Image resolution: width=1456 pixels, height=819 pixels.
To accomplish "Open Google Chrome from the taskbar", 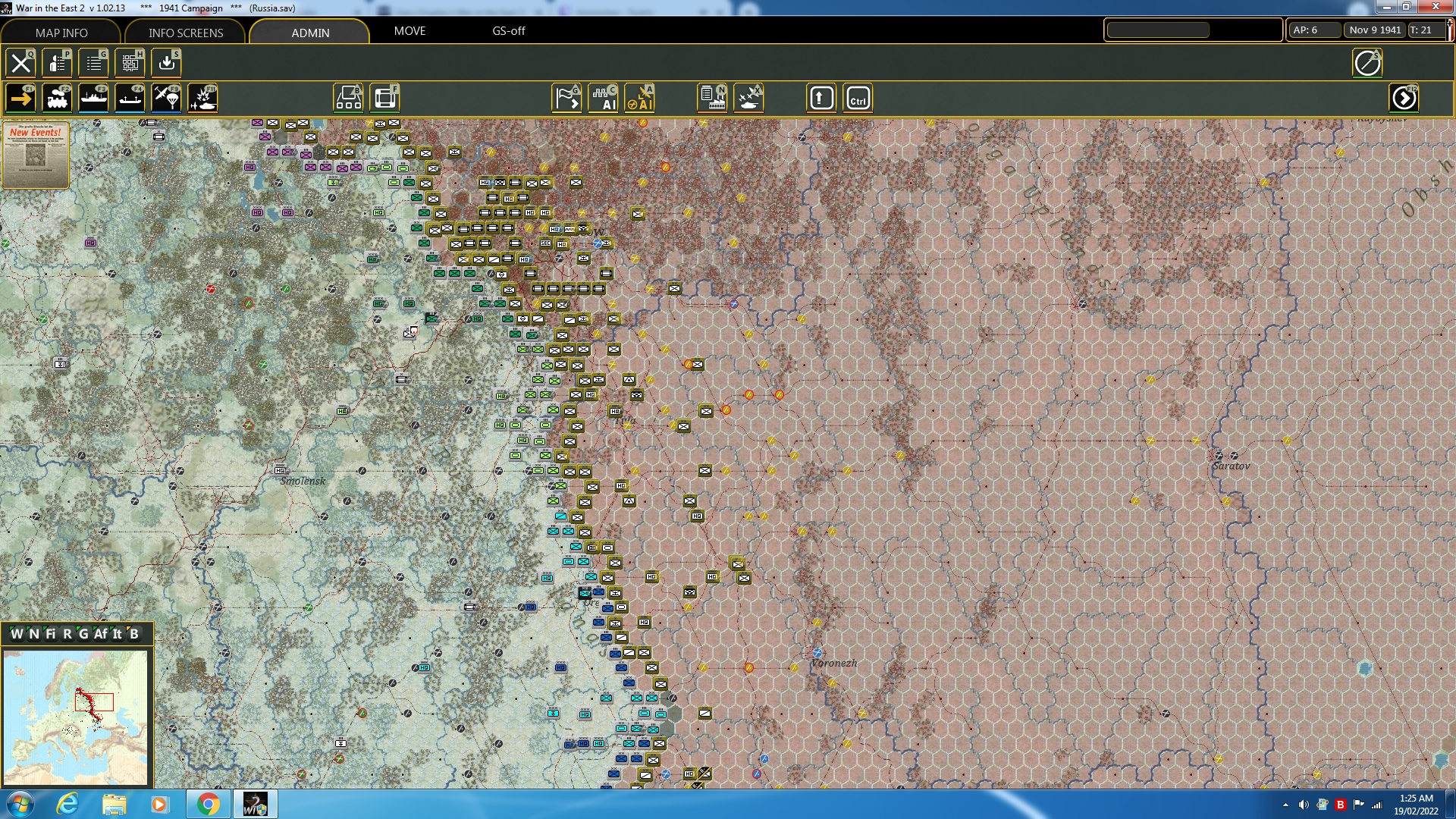I will [209, 804].
